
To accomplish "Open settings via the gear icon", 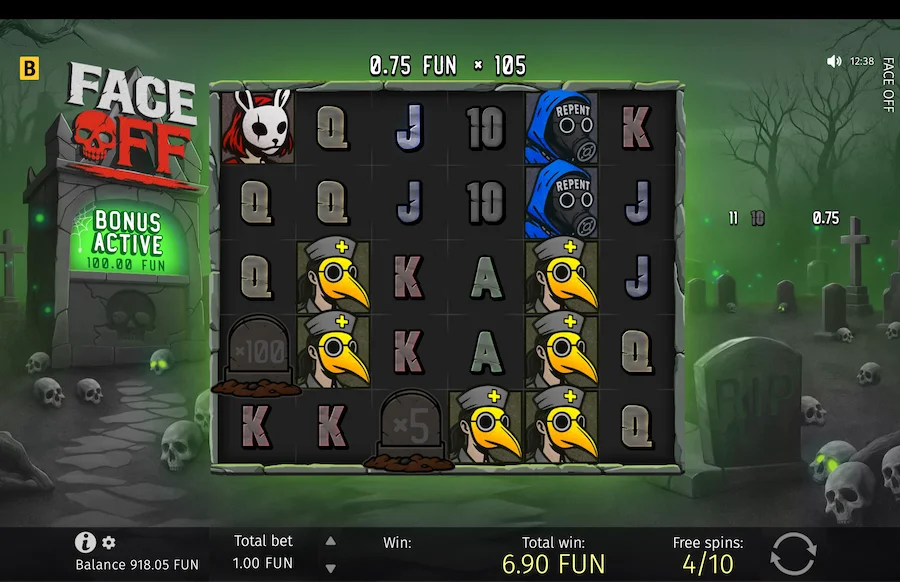I will tap(109, 542).
